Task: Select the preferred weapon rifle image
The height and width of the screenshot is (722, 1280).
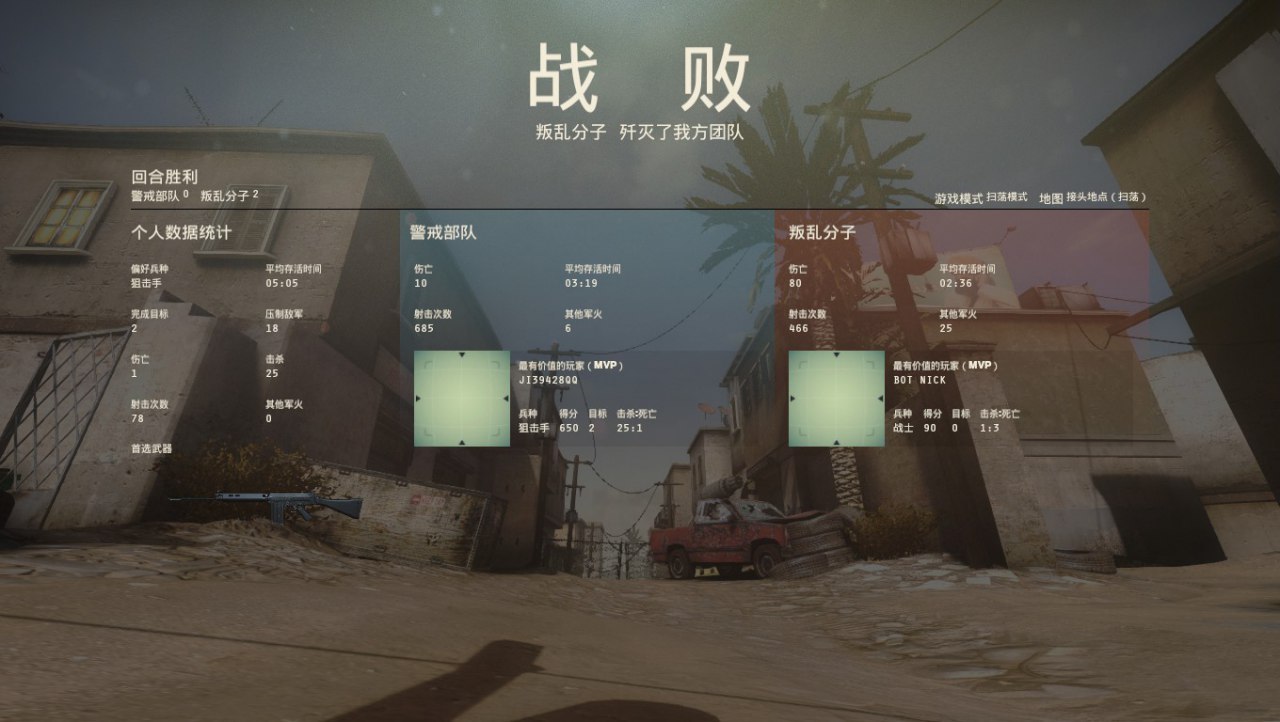Action: point(266,505)
